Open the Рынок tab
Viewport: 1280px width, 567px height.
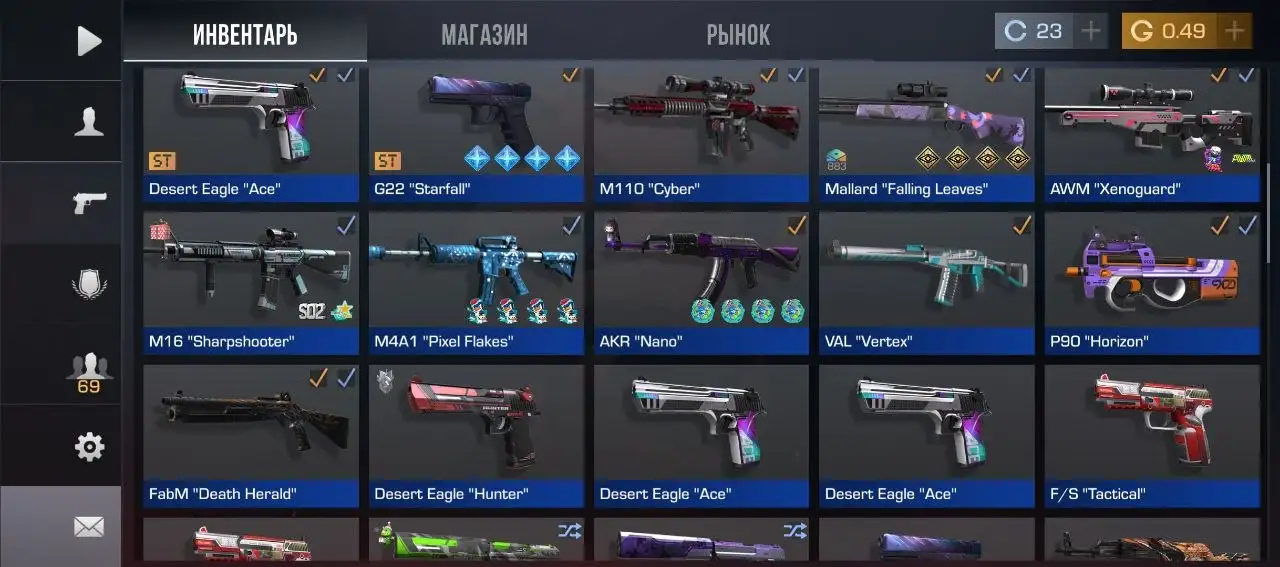738,35
